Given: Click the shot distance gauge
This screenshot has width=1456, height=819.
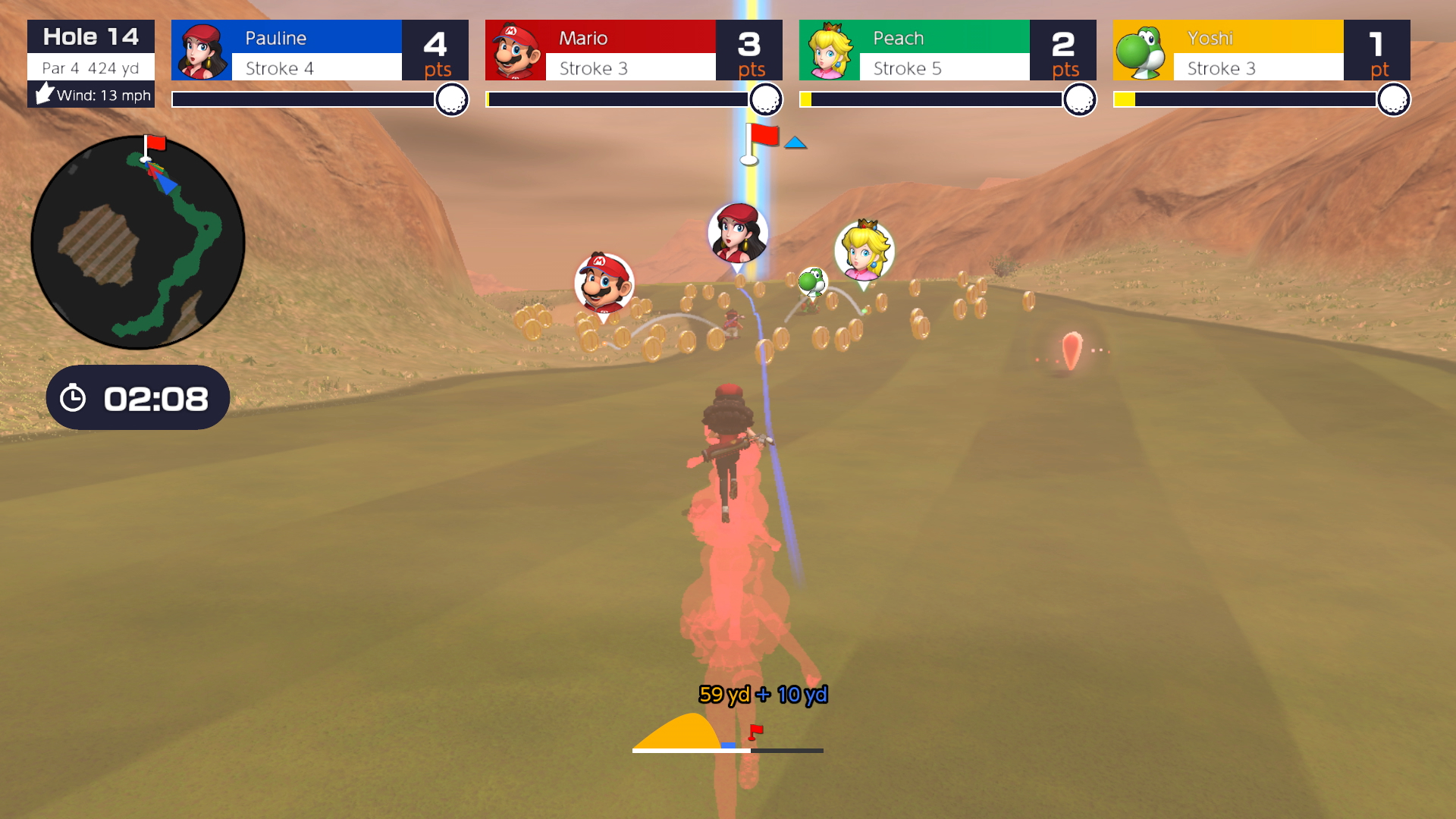Looking at the screenshot, I should tap(727, 733).
